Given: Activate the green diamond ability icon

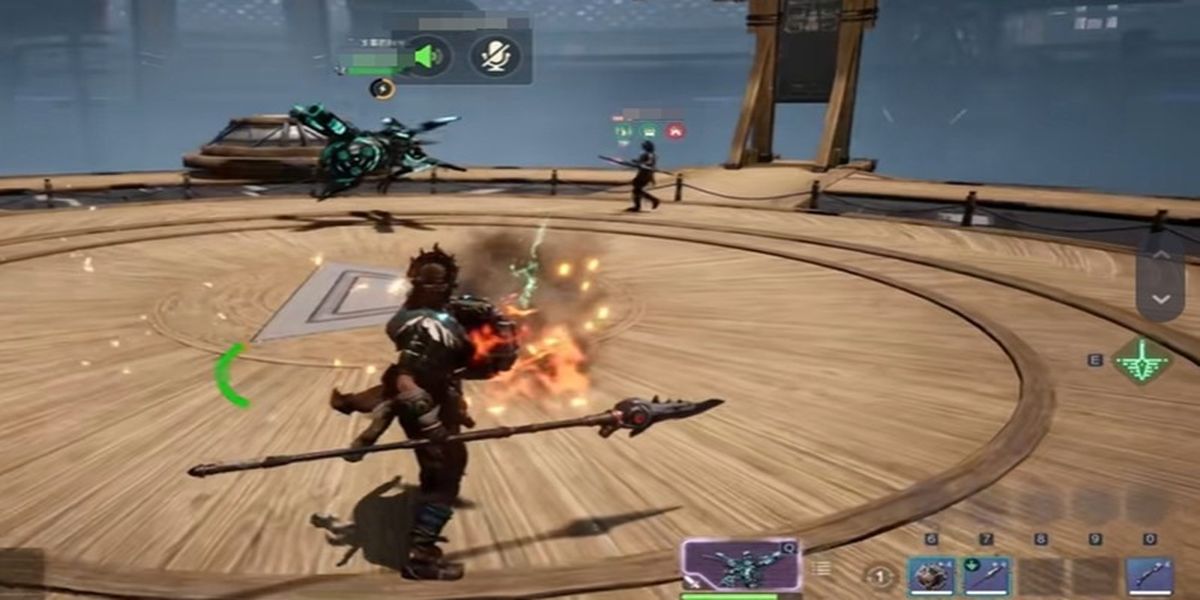Looking at the screenshot, I should tap(1142, 360).
